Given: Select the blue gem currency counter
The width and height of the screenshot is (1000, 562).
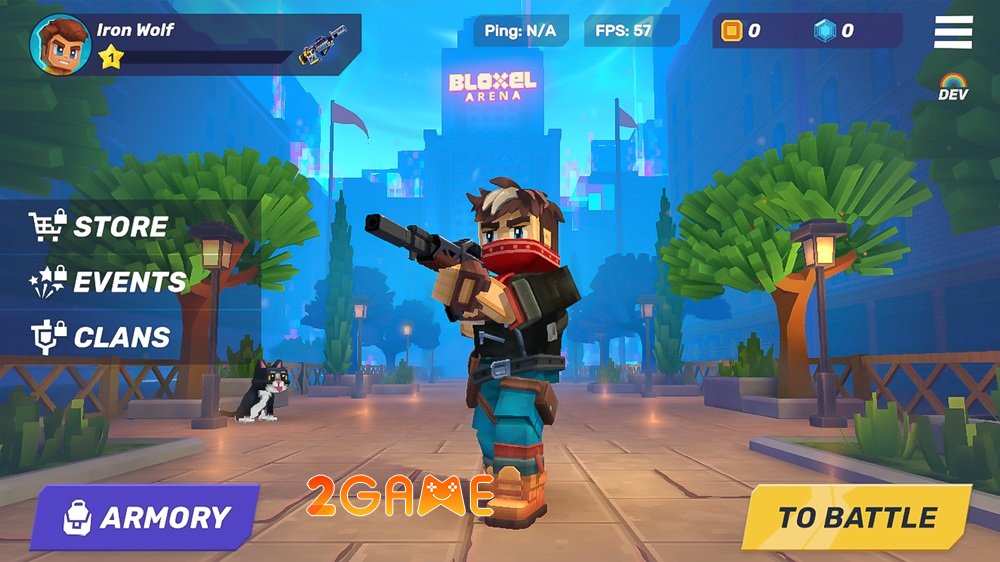Looking at the screenshot, I should [834, 31].
